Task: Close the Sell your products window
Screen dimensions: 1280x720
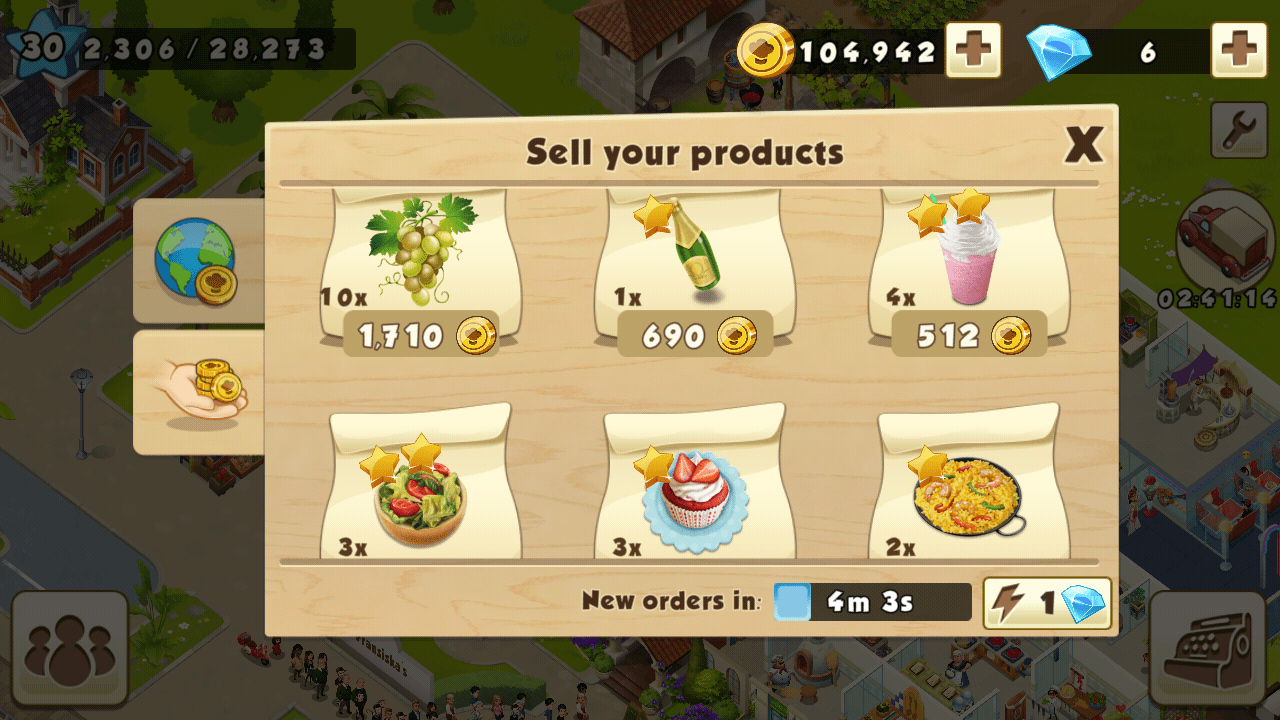Action: point(1083,146)
